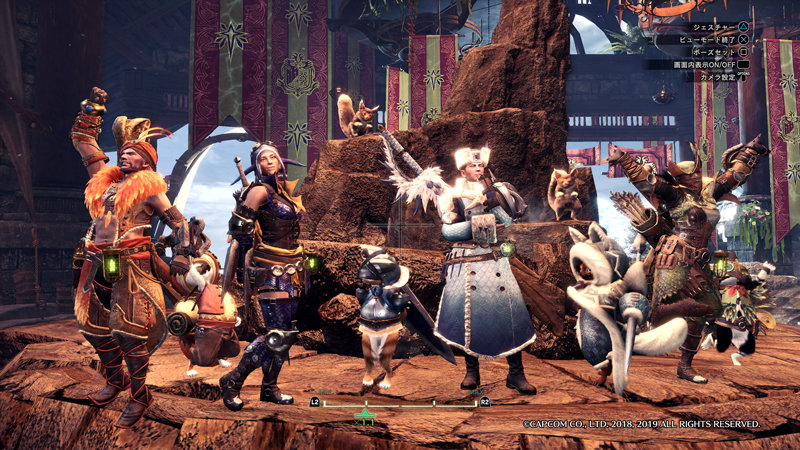This screenshot has width=800, height=450.
Task: Click the green zoom slider marker
Action: [365, 411]
